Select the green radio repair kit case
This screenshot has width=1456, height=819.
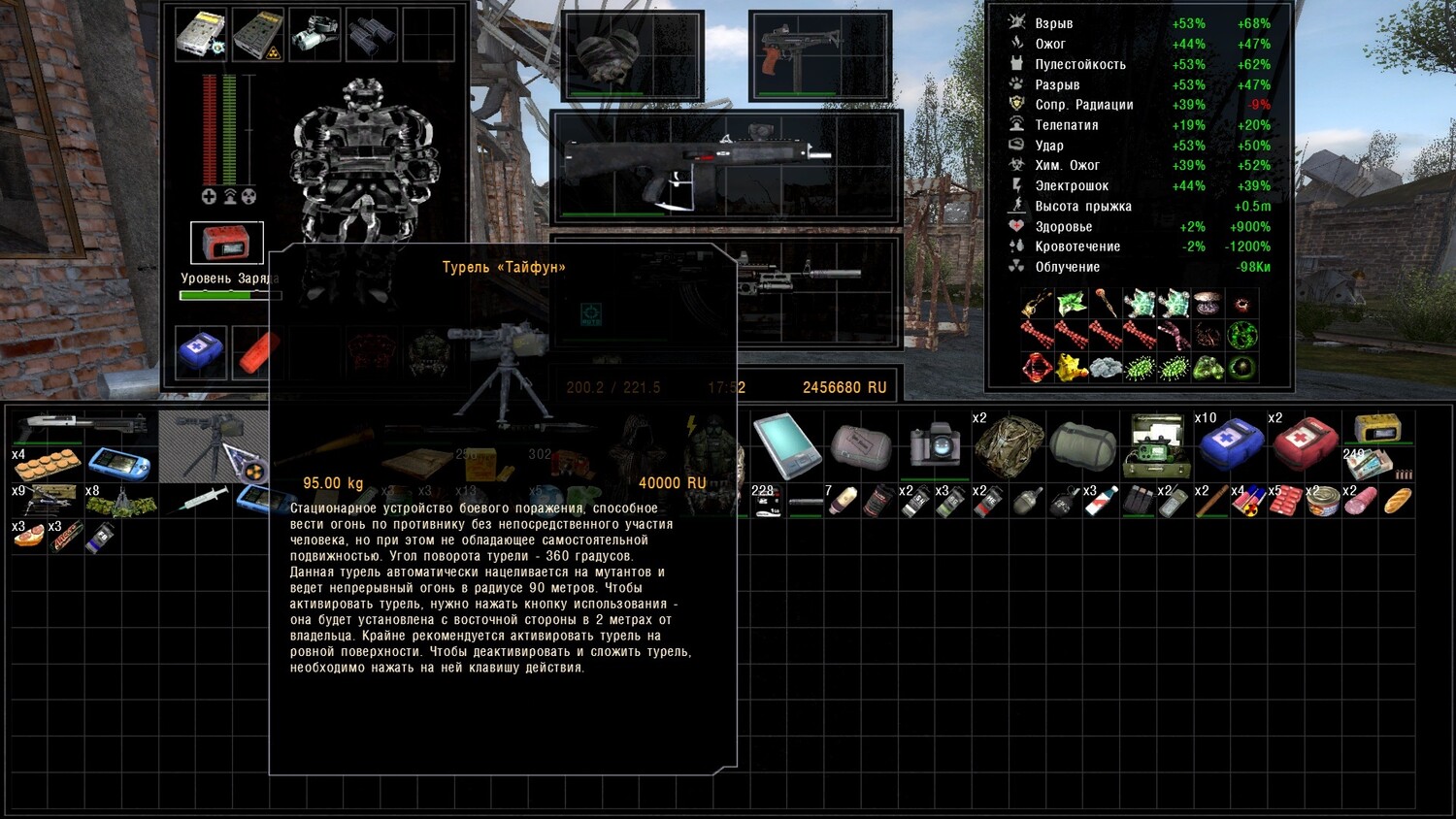(x=1155, y=445)
